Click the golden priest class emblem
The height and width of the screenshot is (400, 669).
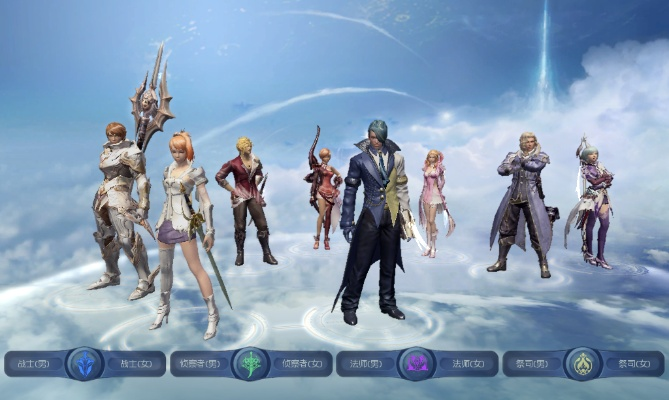[x=583, y=363]
